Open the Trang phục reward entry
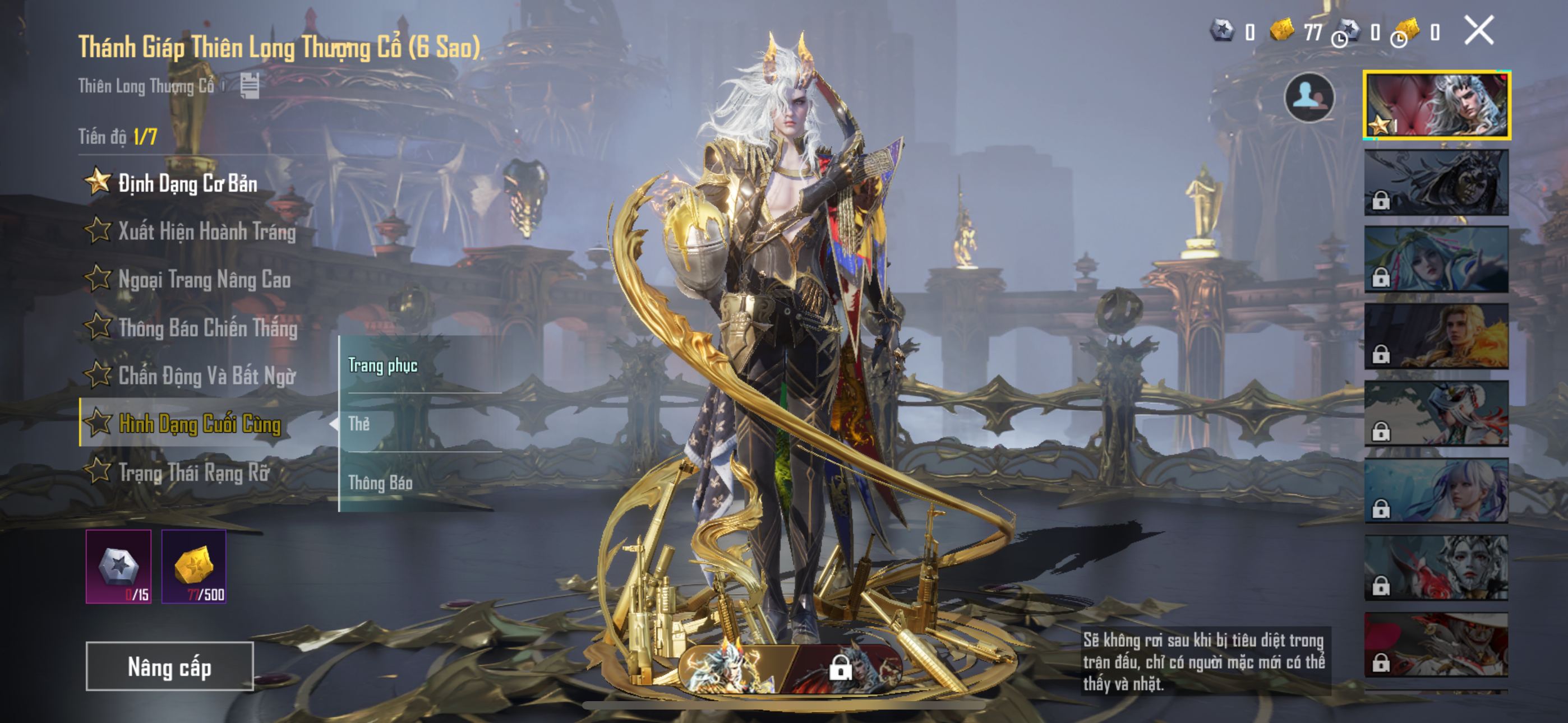The height and width of the screenshot is (723, 1568). coord(420,365)
